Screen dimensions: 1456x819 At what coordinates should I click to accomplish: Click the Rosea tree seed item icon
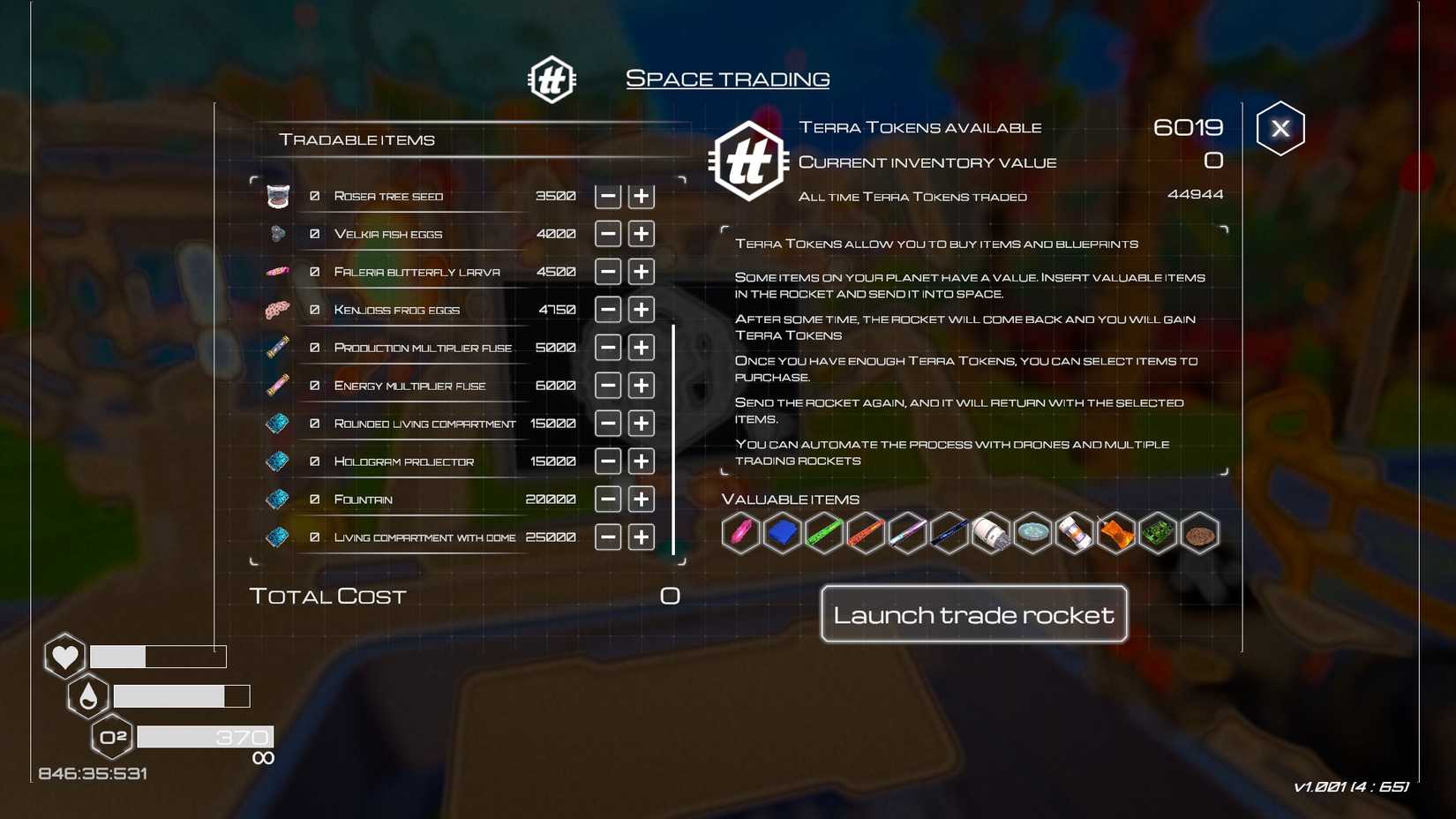(x=278, y=196)
